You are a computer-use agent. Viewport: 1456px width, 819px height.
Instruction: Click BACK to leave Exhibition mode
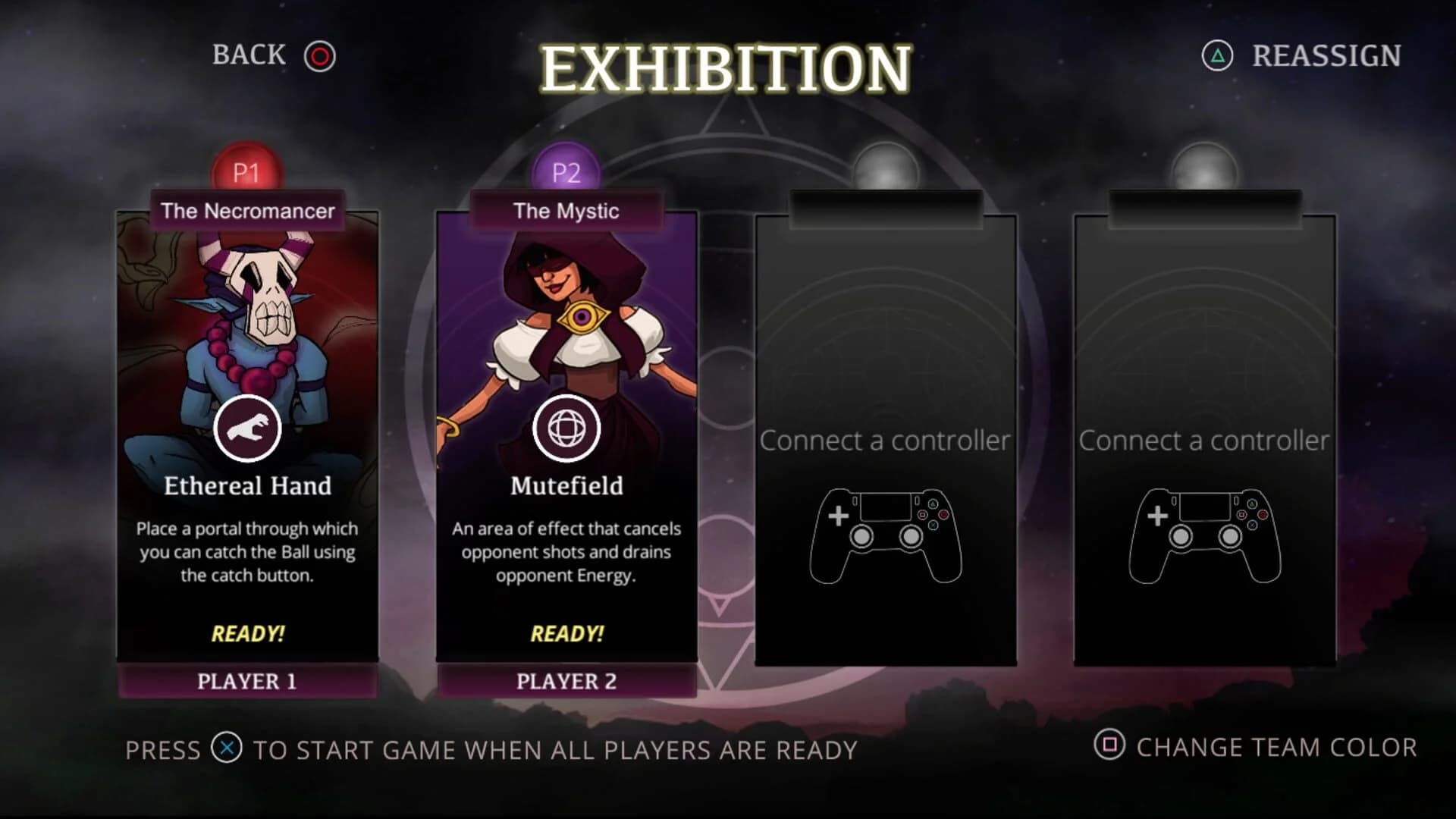[x=247, y=55]
